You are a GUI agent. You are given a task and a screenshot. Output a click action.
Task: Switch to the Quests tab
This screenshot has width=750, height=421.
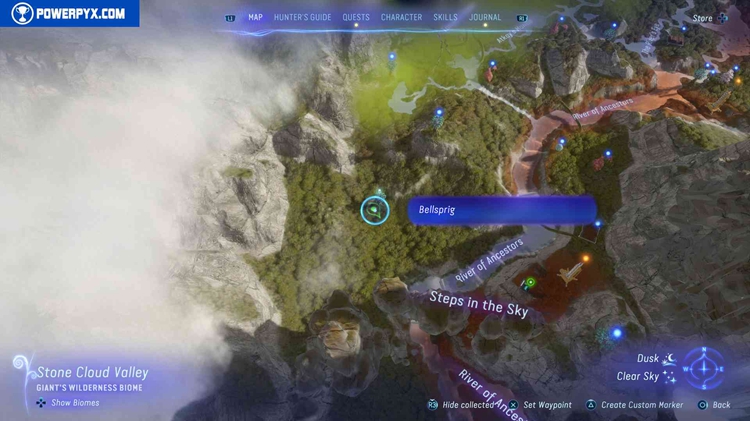[x=356, y=17]
